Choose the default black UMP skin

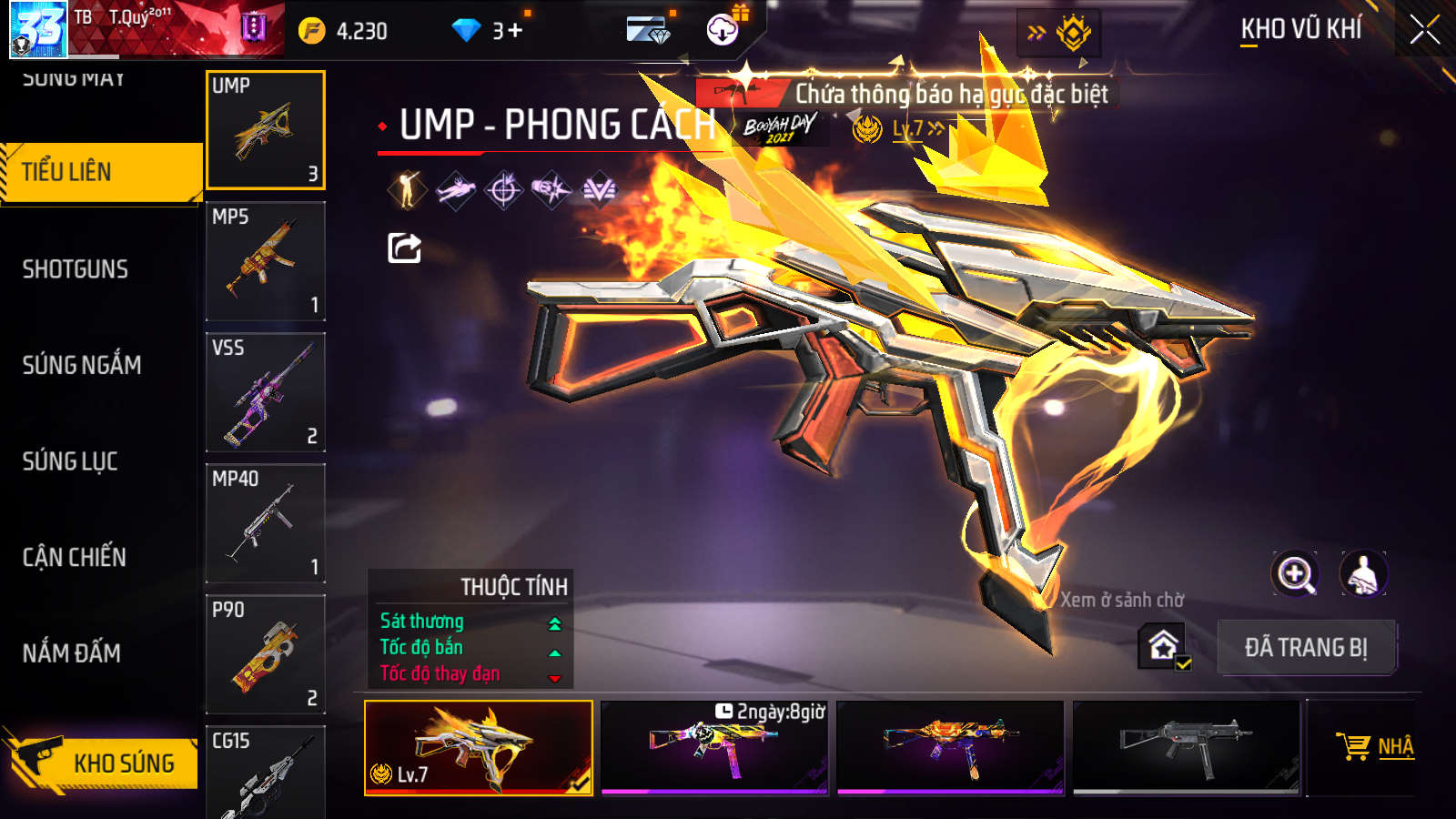pyautogui.click(x=1186, y=746)
